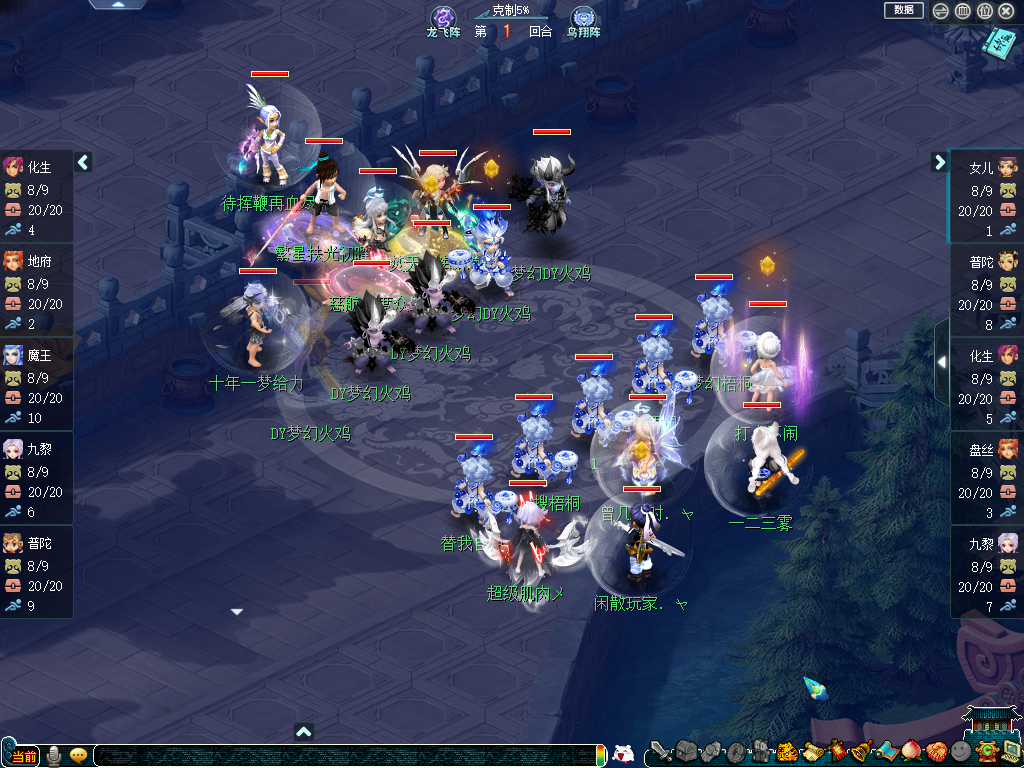Toggle the 血 health display button
The height and width of the screenshot is (768, 1024).
click(x=962, y=11)
